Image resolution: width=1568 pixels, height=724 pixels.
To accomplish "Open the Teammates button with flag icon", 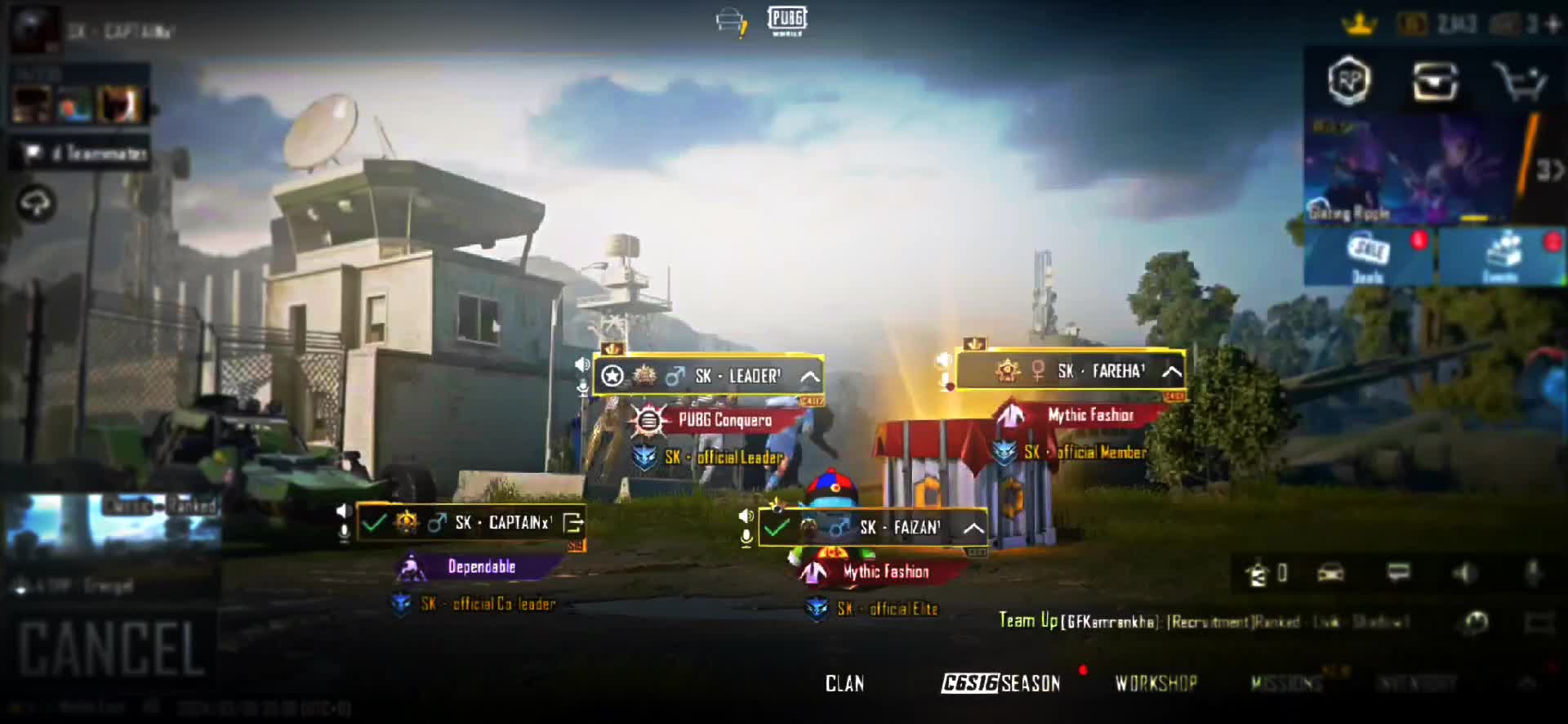I will pos(80,154).
